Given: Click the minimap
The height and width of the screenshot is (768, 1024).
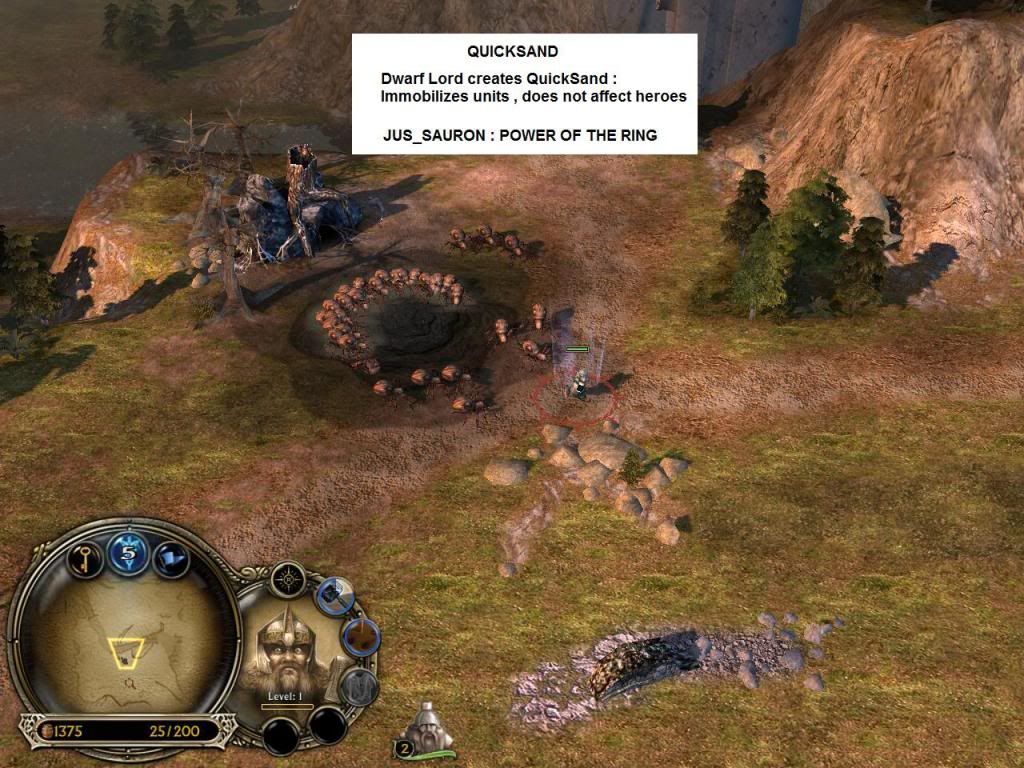Looking at the screenshot, I should click(x=124, y=640).
